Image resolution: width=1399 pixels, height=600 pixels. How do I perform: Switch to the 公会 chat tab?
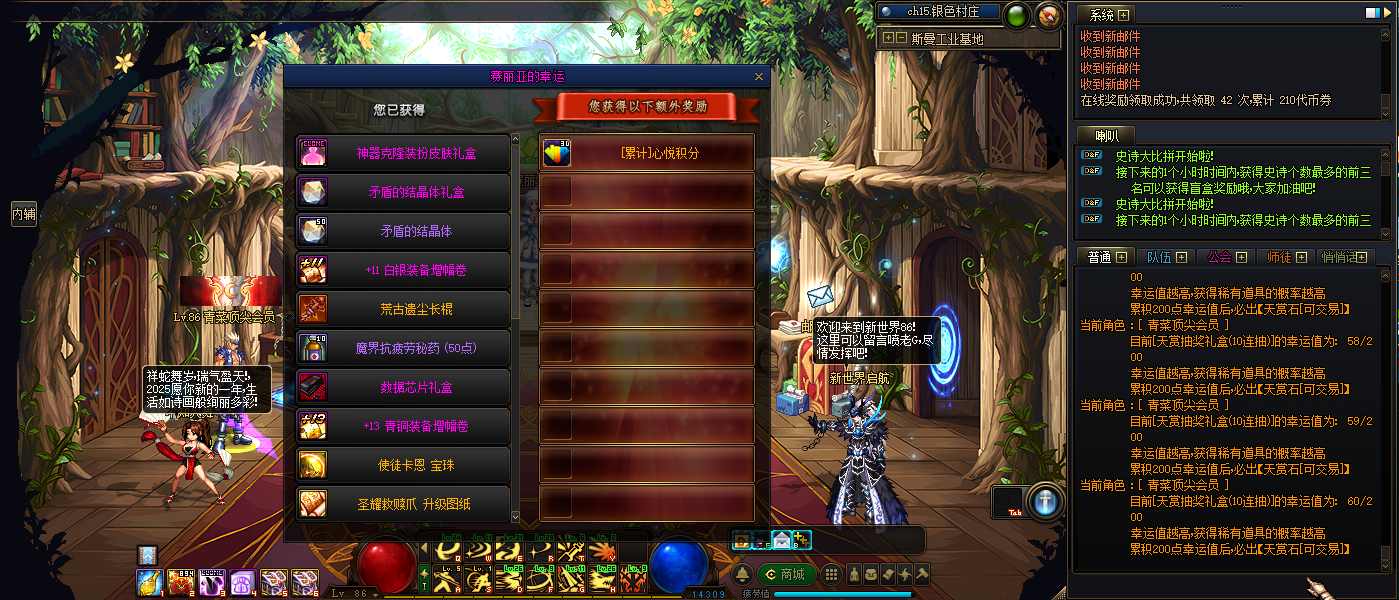click(x=1226, y=257)
